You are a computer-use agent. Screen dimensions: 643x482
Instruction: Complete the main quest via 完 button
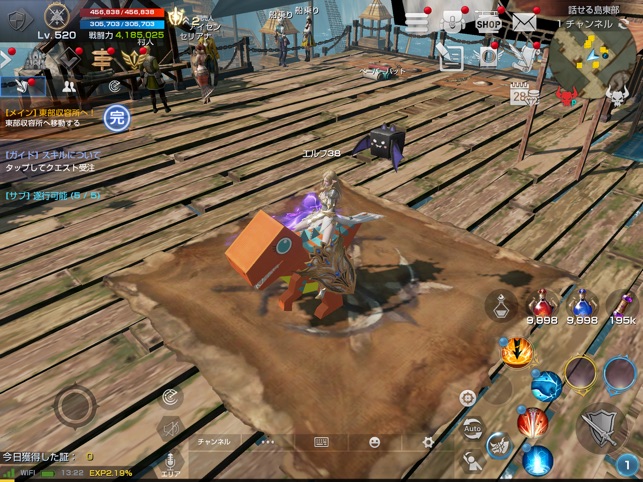[118, 116]
